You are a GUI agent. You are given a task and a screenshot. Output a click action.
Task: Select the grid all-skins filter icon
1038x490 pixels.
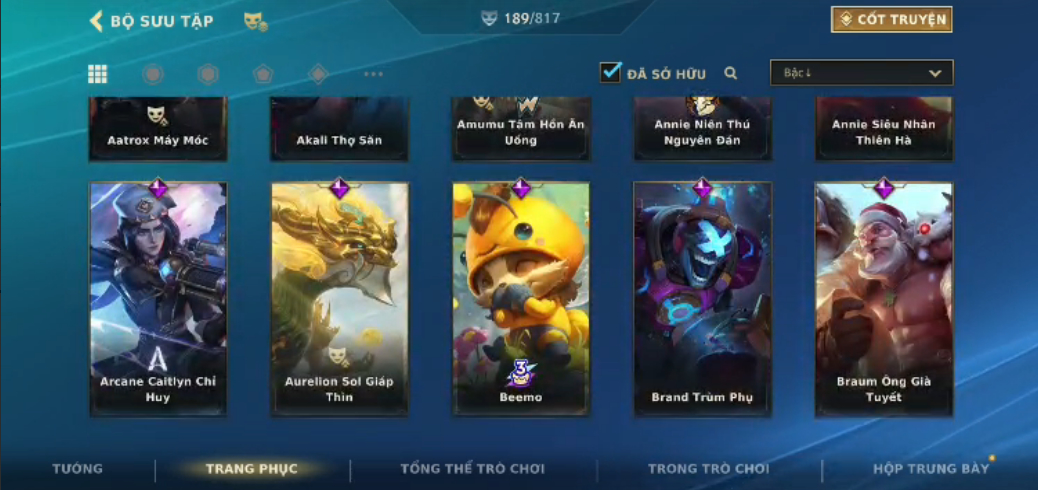pyautogui.click(x=98, y=74)
